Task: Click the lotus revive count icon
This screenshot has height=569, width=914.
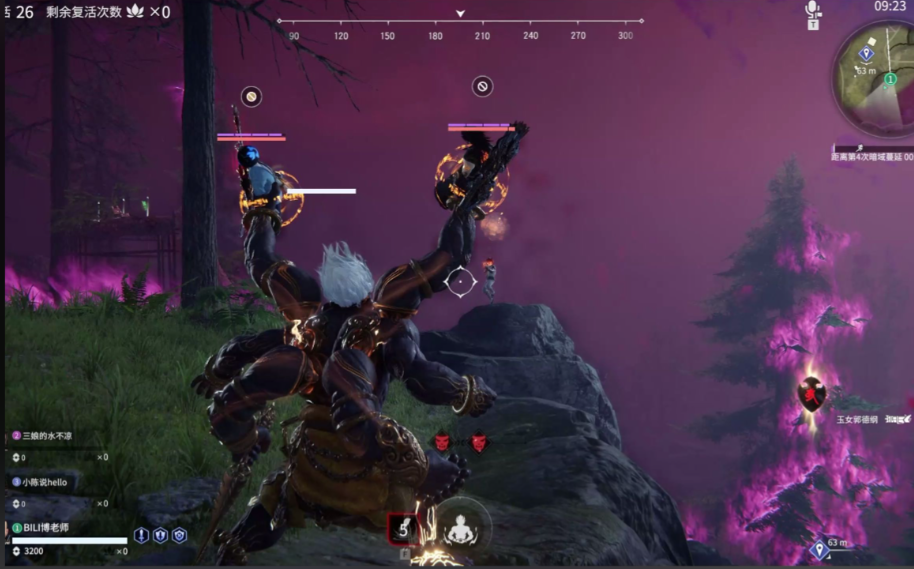Action: pos(135,12)
